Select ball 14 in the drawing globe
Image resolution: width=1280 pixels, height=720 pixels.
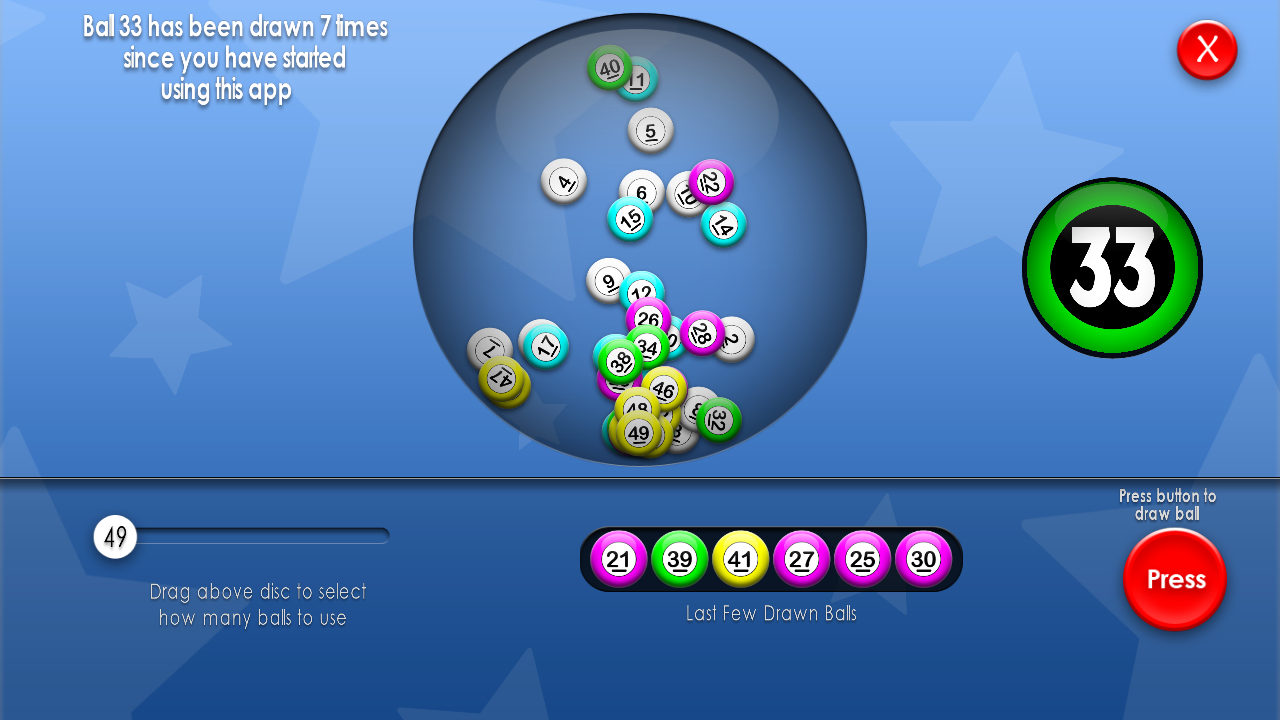(722, 225)
